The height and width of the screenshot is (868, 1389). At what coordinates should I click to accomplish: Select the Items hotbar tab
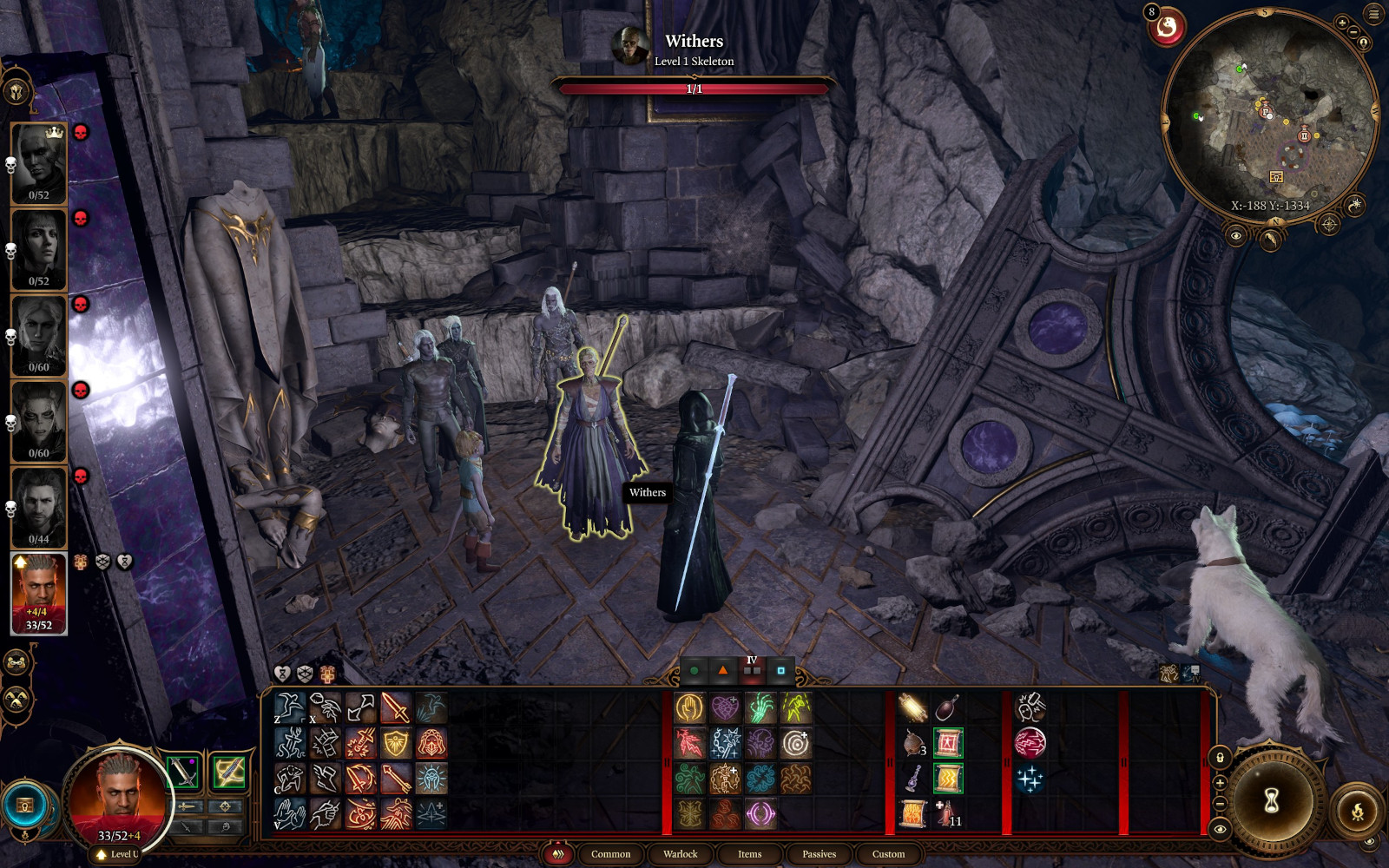pyautogui.click(x=749, y=854)
